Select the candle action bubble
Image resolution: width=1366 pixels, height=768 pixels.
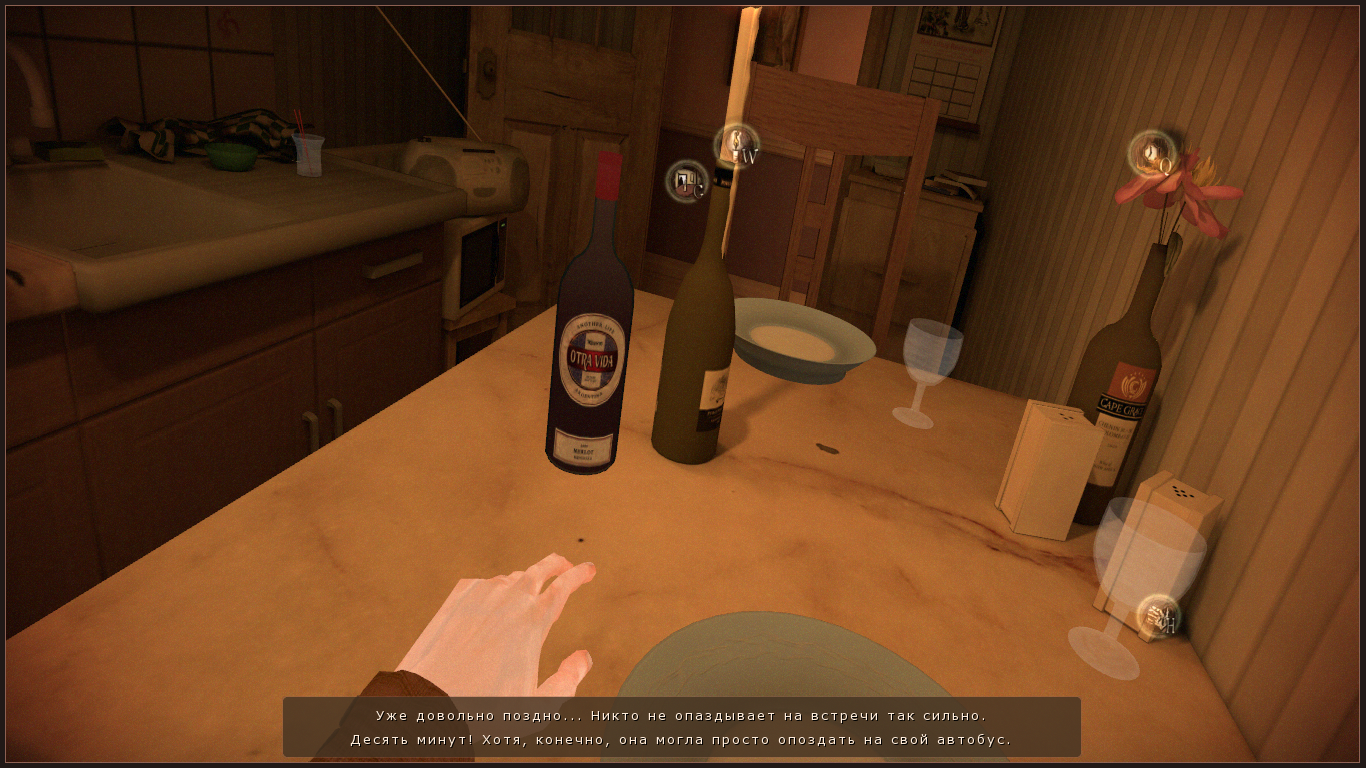point(737,146)
